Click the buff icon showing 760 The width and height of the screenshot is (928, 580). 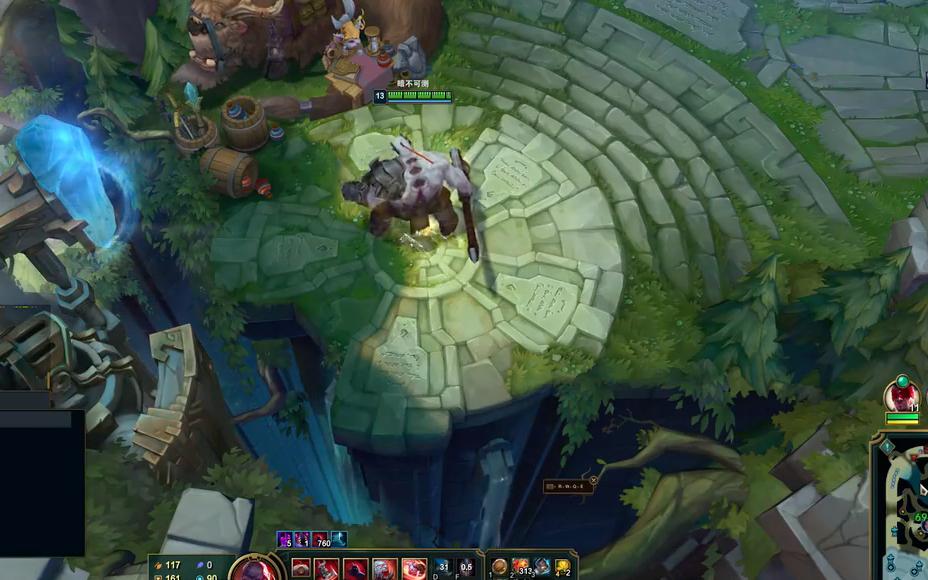(322, 539)
